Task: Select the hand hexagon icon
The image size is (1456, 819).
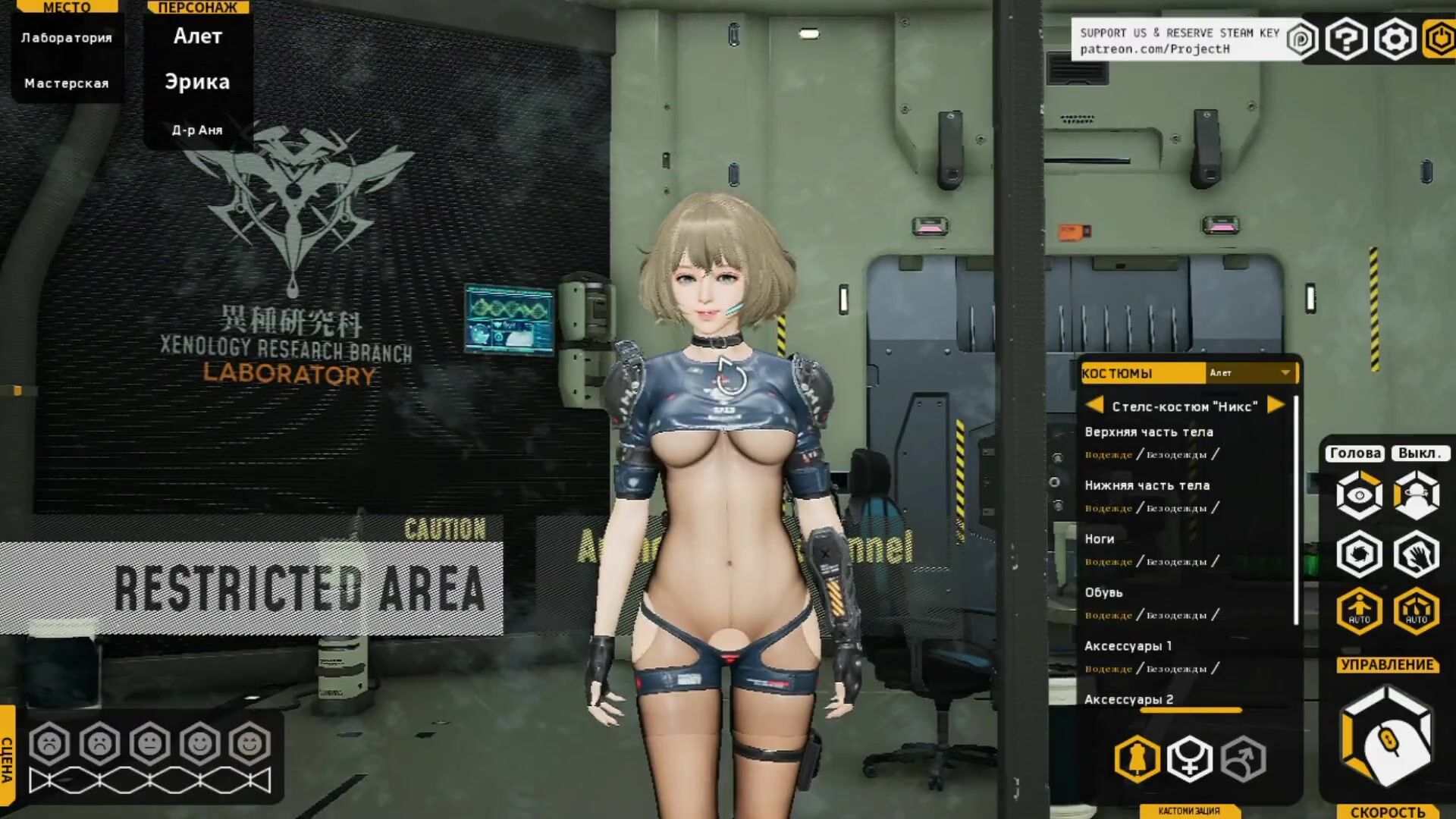Action: (1416, 554)
